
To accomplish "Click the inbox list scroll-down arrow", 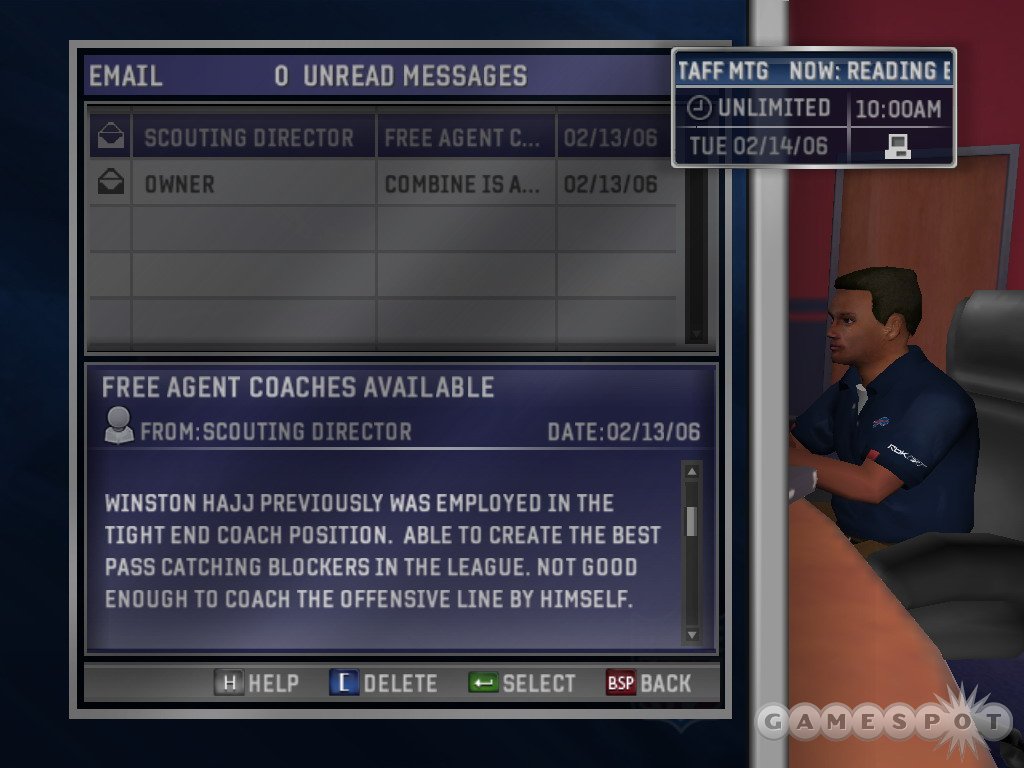I will (696, 335).
